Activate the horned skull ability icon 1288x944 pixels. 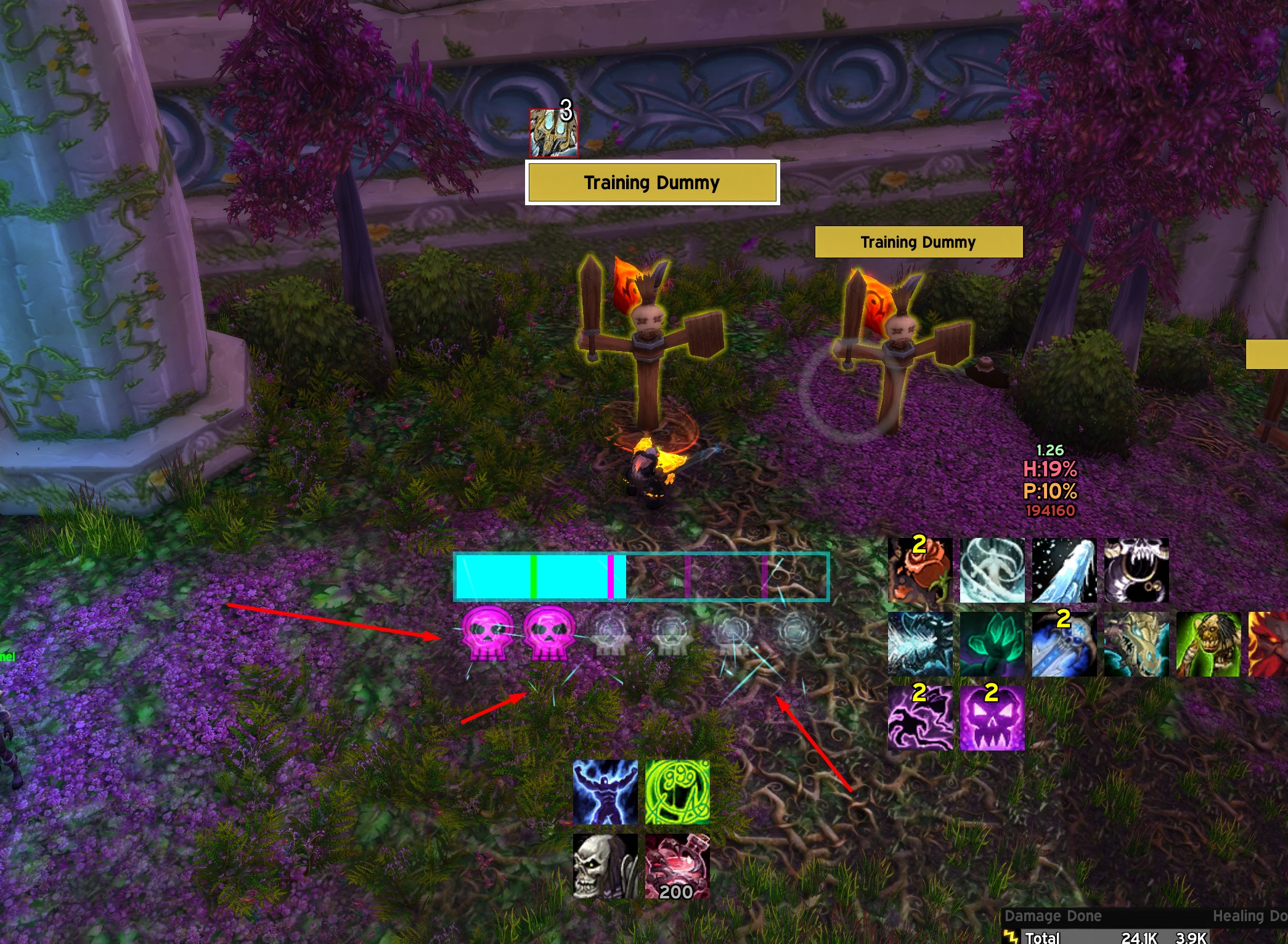pyautogui.click(x=1136, y=570)
